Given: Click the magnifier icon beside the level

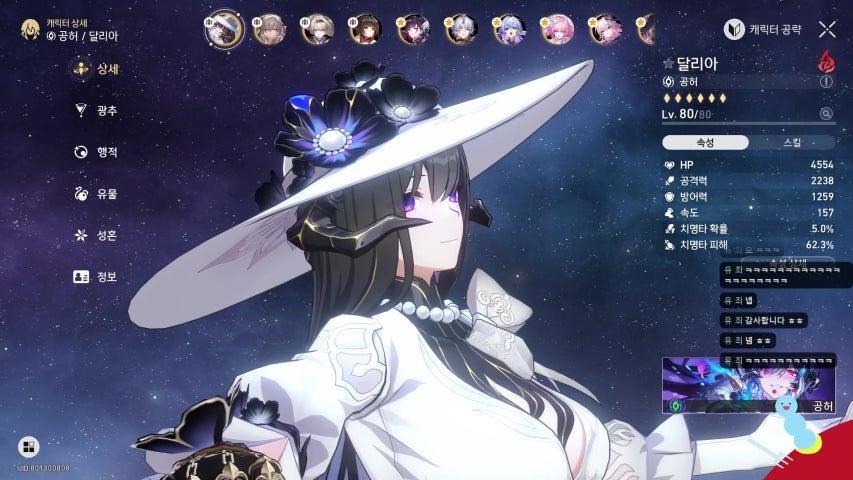Looking at the screenshot, I should (x=826, y=114).
